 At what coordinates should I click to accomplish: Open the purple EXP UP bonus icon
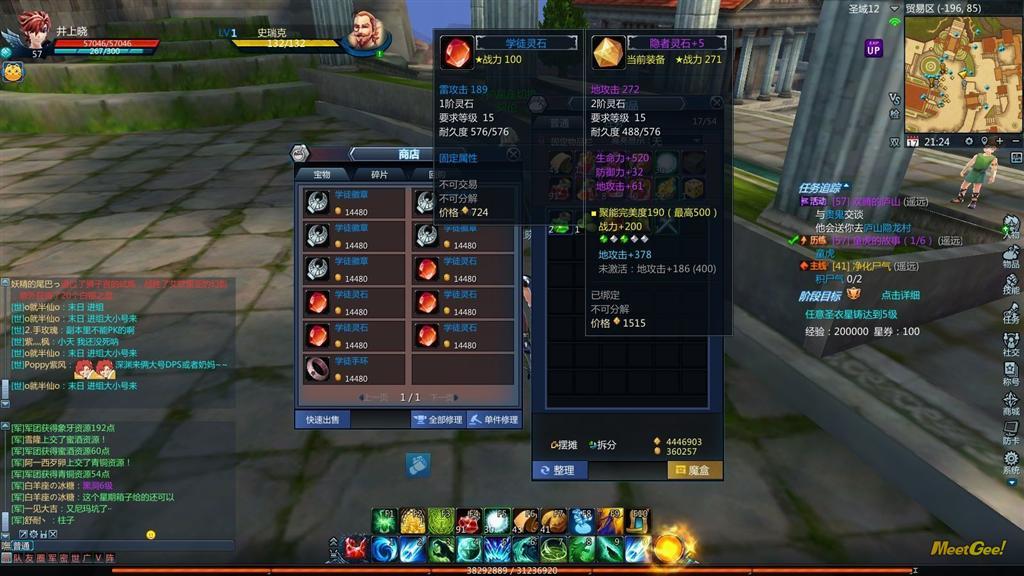[x=874, y=47]
